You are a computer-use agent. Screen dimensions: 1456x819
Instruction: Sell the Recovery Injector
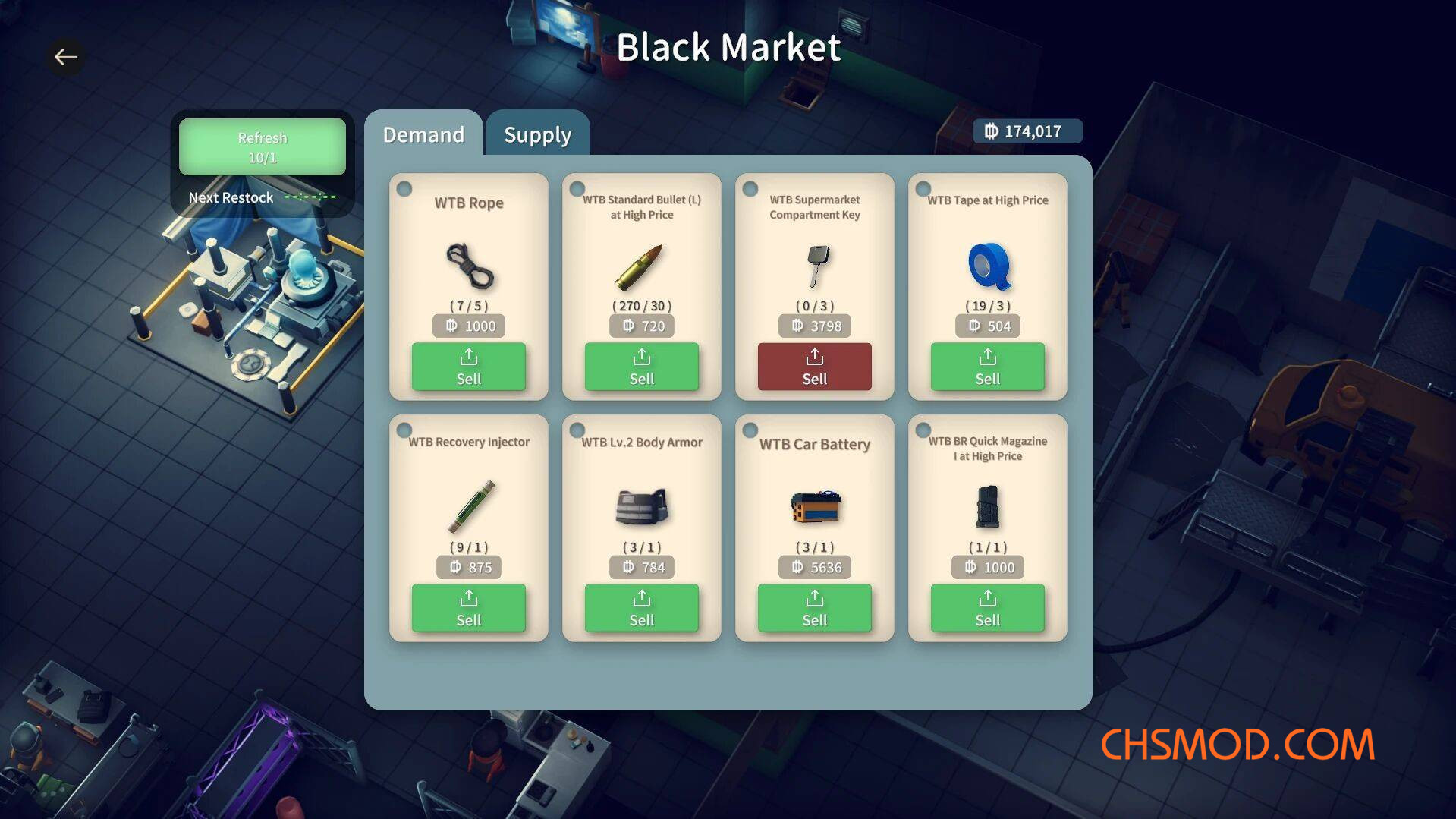coord(468,608)
